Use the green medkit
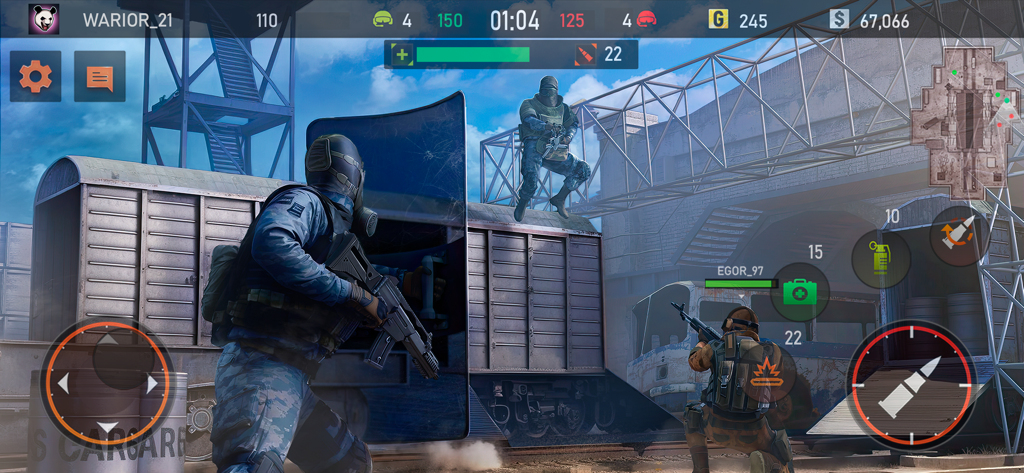Image resolution: width=1024 pixels, height=473 pixels. pyautogui.click(x=799, y=292)
